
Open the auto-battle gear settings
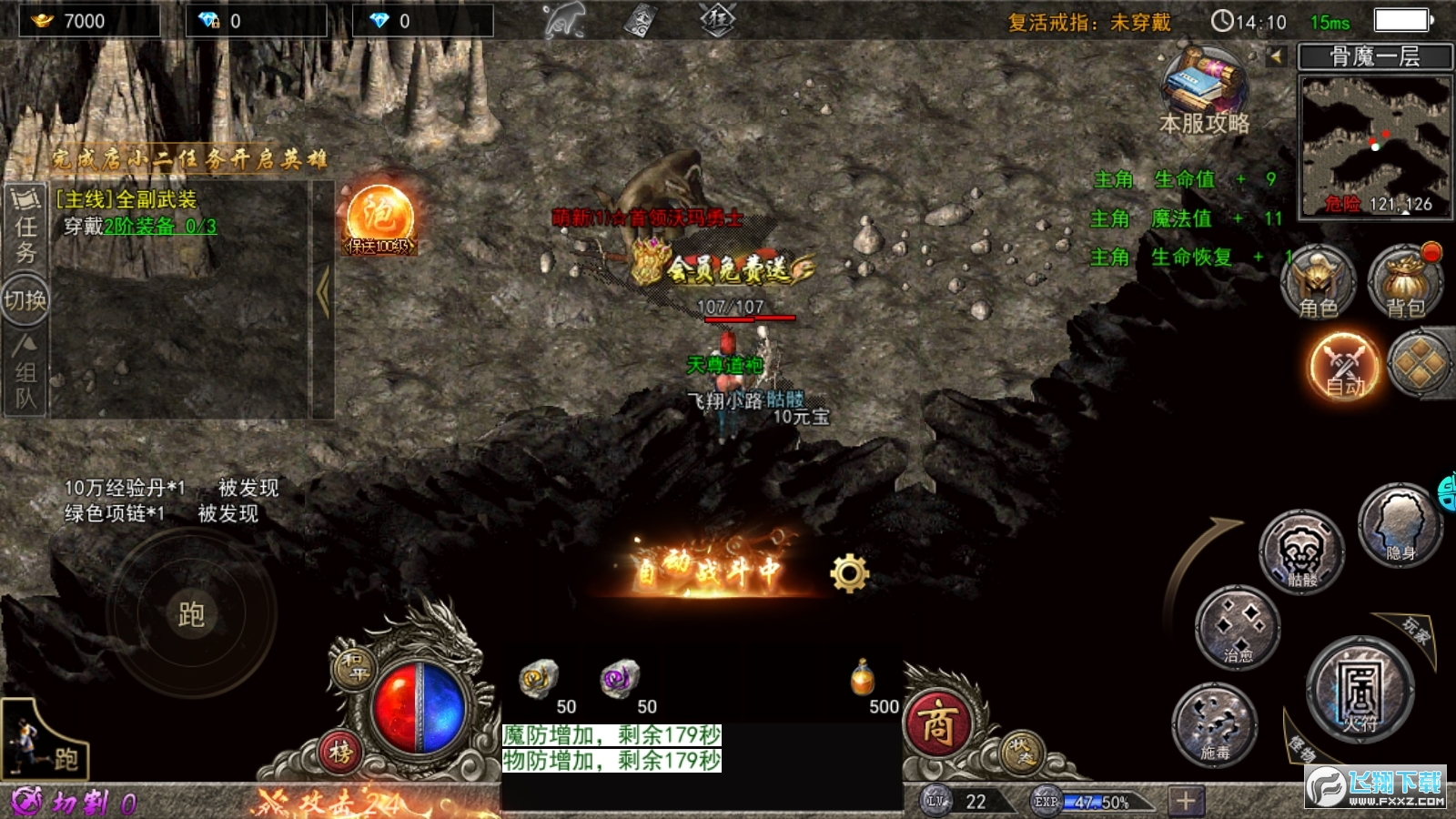(x=849, y=573)
